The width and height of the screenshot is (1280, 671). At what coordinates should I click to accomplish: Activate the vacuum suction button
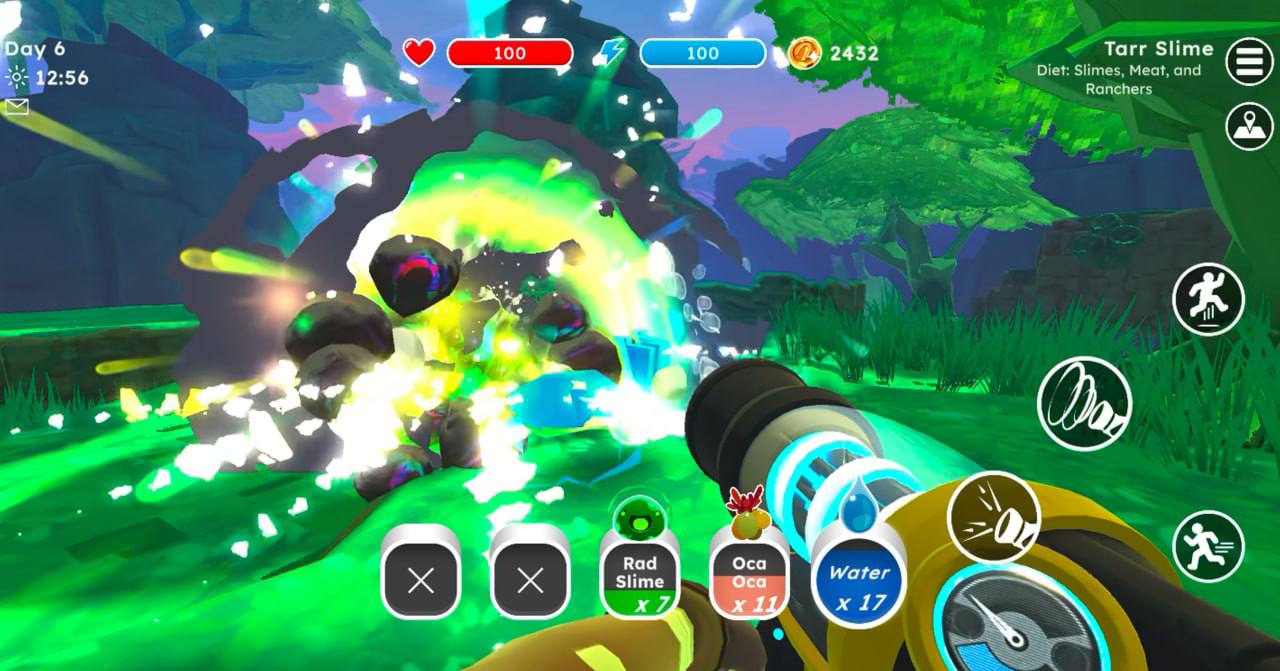(x=1084, y=404)
